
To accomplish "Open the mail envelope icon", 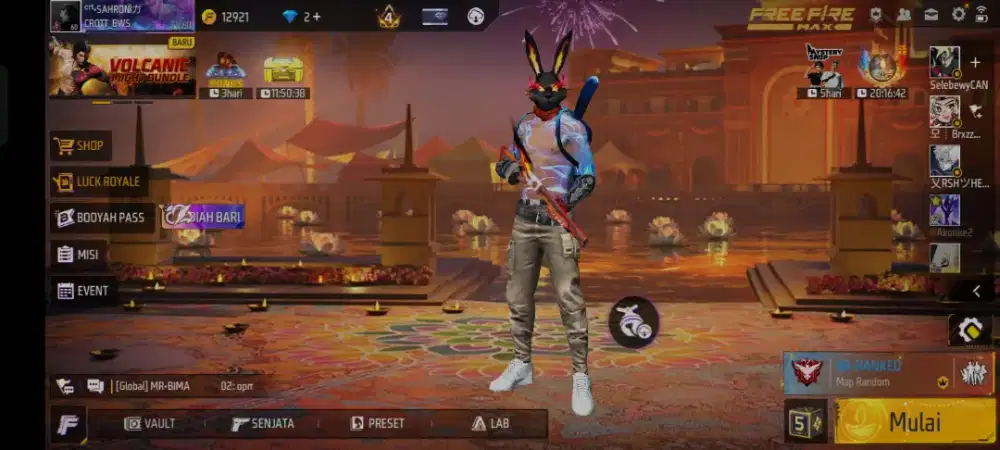I will pos(931,14).
